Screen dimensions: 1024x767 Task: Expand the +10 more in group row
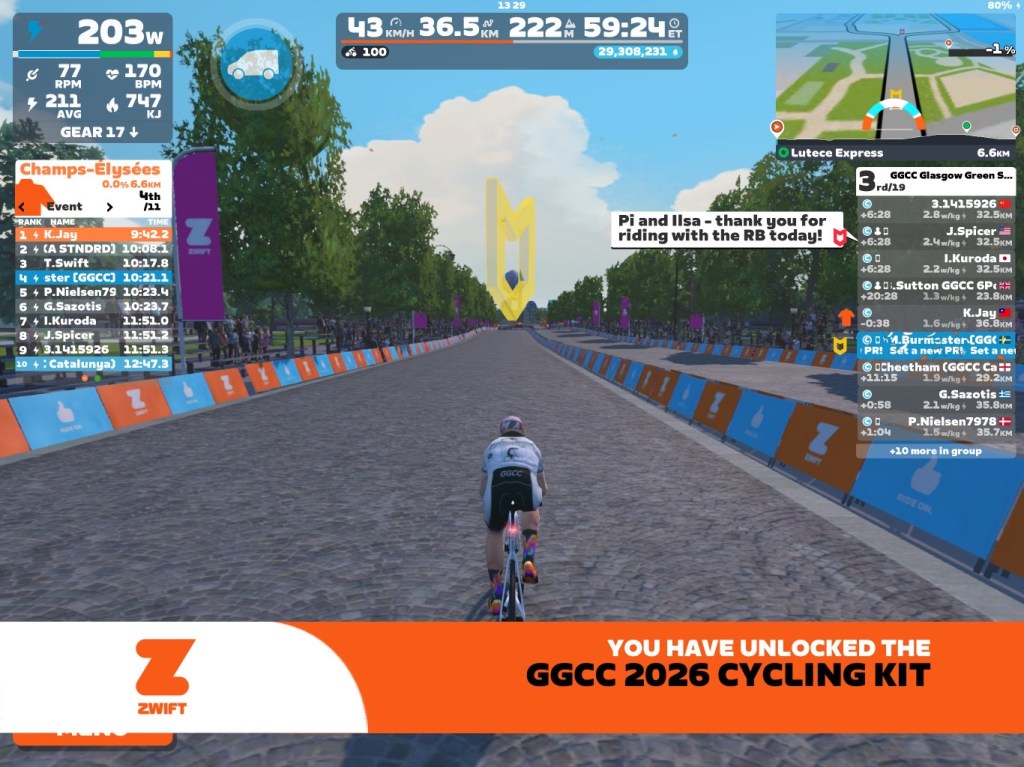[x=935, y=451]
